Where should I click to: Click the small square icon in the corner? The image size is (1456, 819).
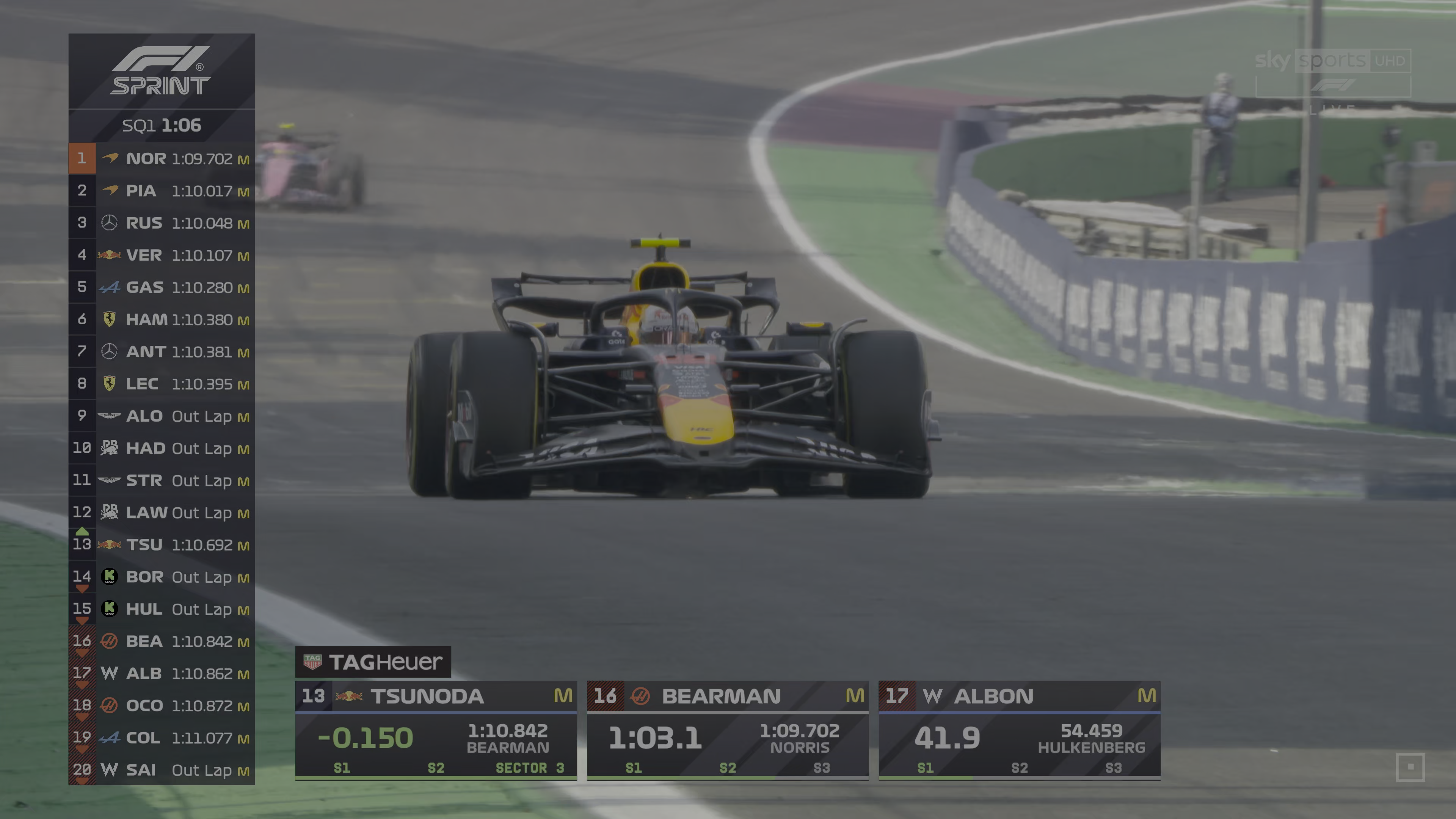[x=1410, y=767]
